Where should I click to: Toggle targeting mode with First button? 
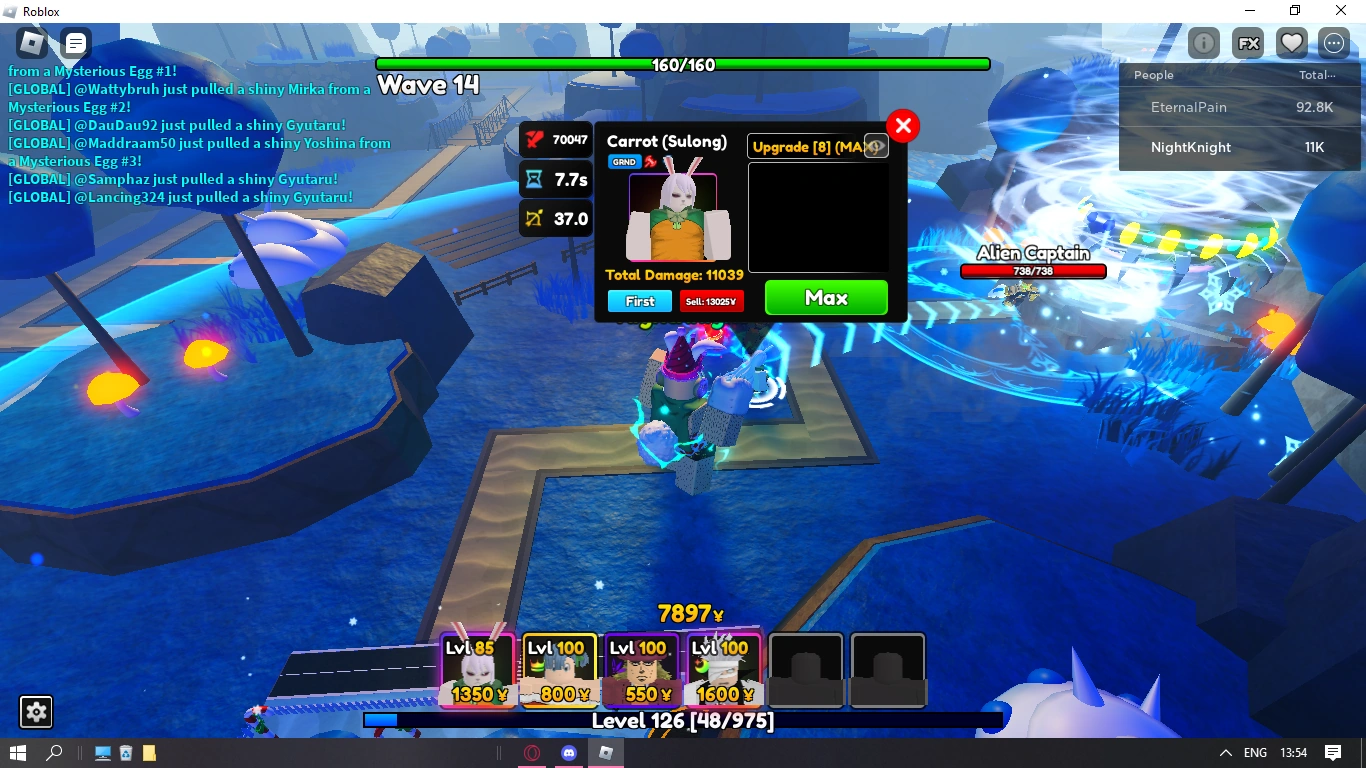639,301
